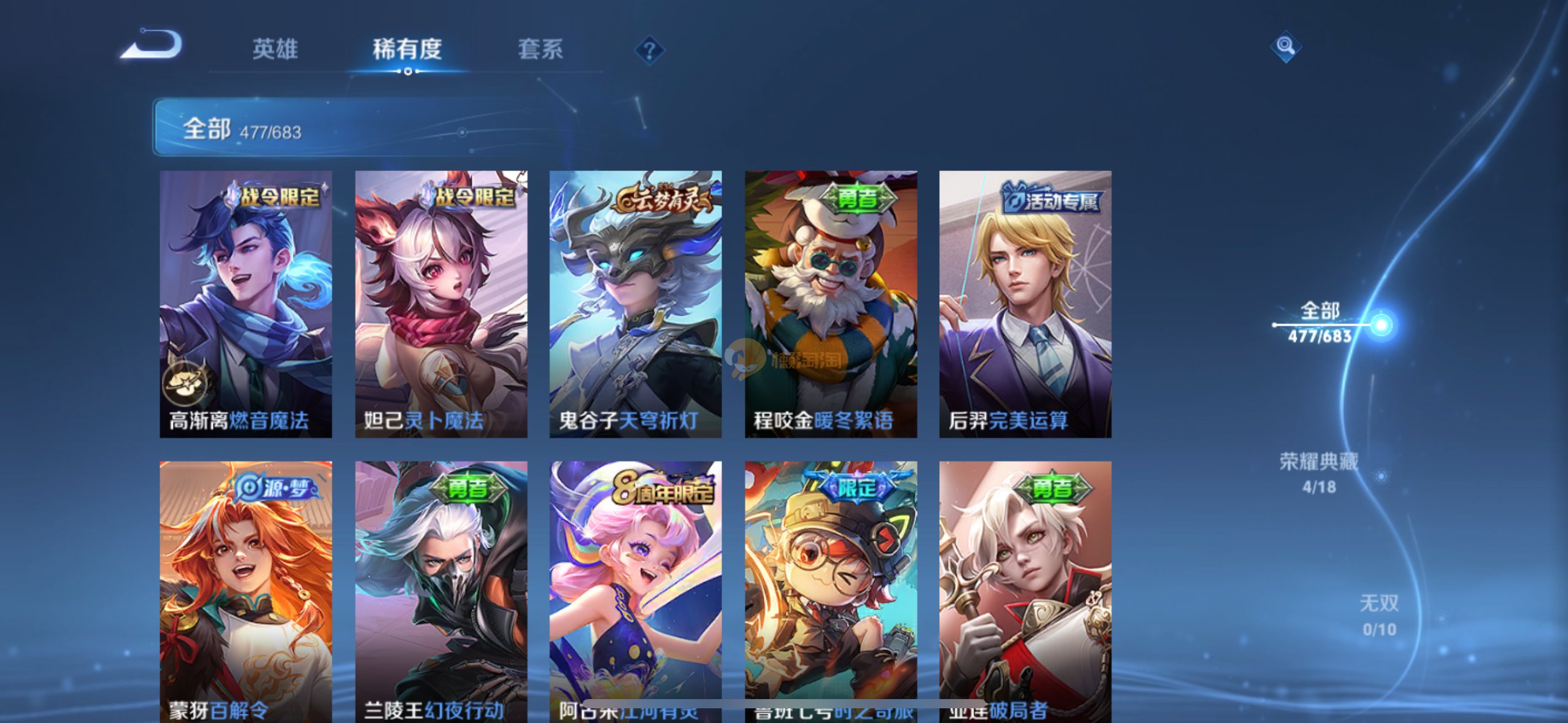Open the question mark help
Screen dimensions: 1568x723
tap(649, 50)
